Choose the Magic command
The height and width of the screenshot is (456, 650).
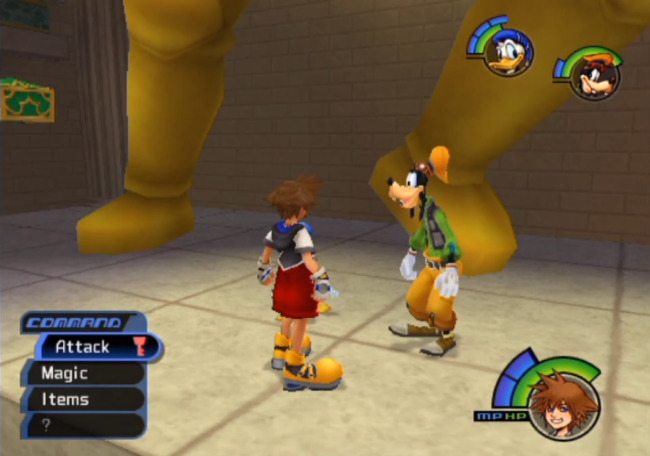(x=78, y=373)
